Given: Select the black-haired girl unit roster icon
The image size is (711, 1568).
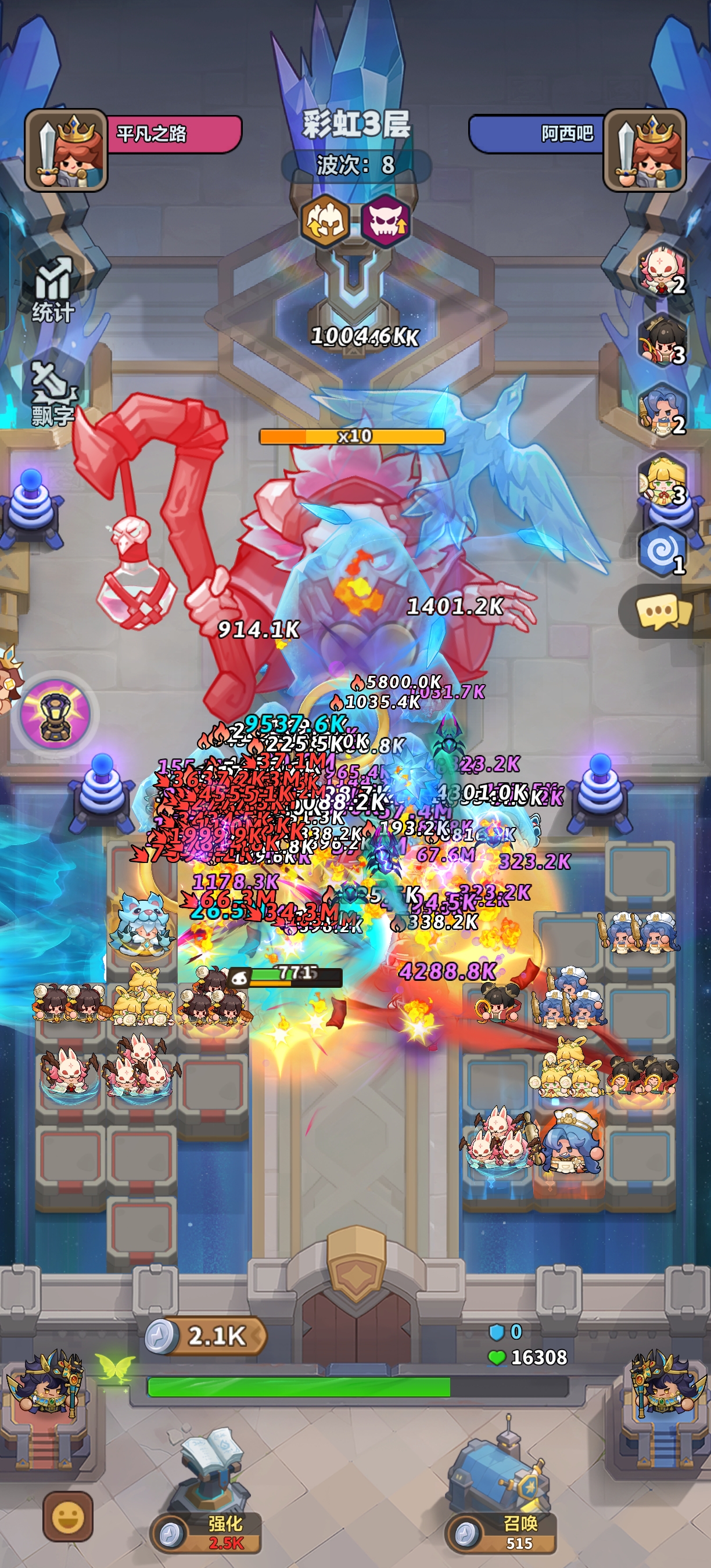Looking at the screenshot, I should pos(662,339).
